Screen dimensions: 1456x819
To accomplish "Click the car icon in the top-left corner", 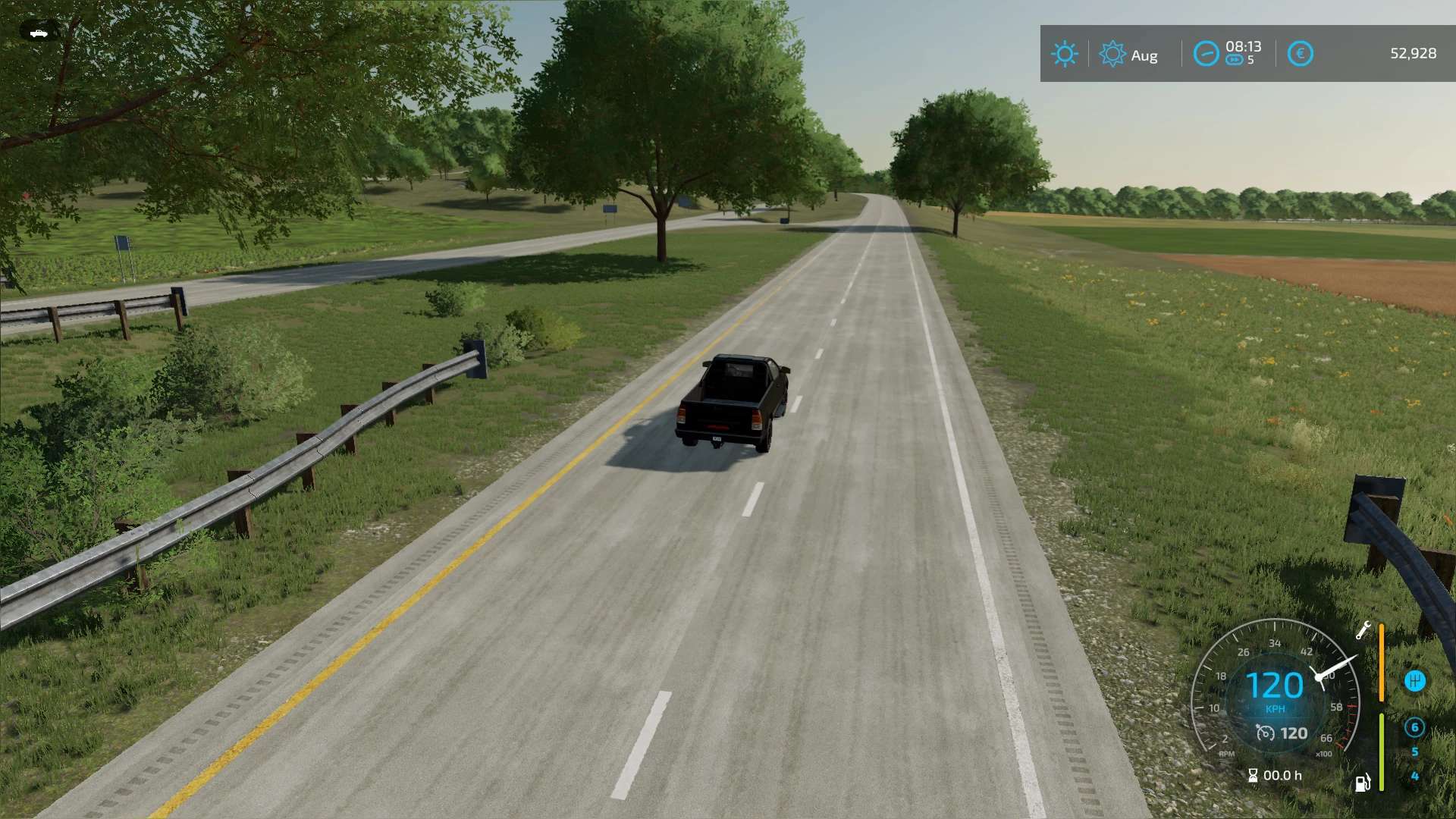I will (38, 33).
